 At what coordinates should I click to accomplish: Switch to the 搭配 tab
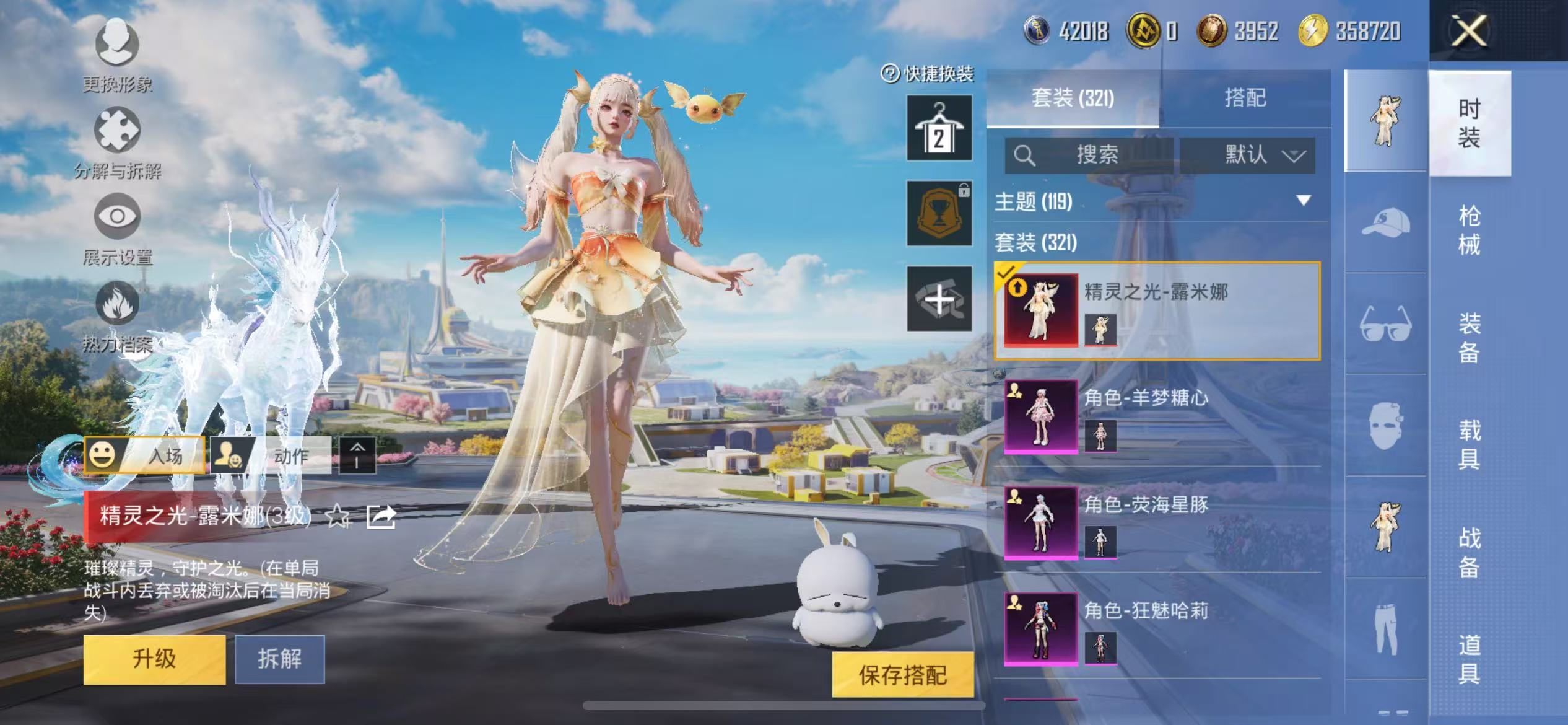tap(1245, 98)
